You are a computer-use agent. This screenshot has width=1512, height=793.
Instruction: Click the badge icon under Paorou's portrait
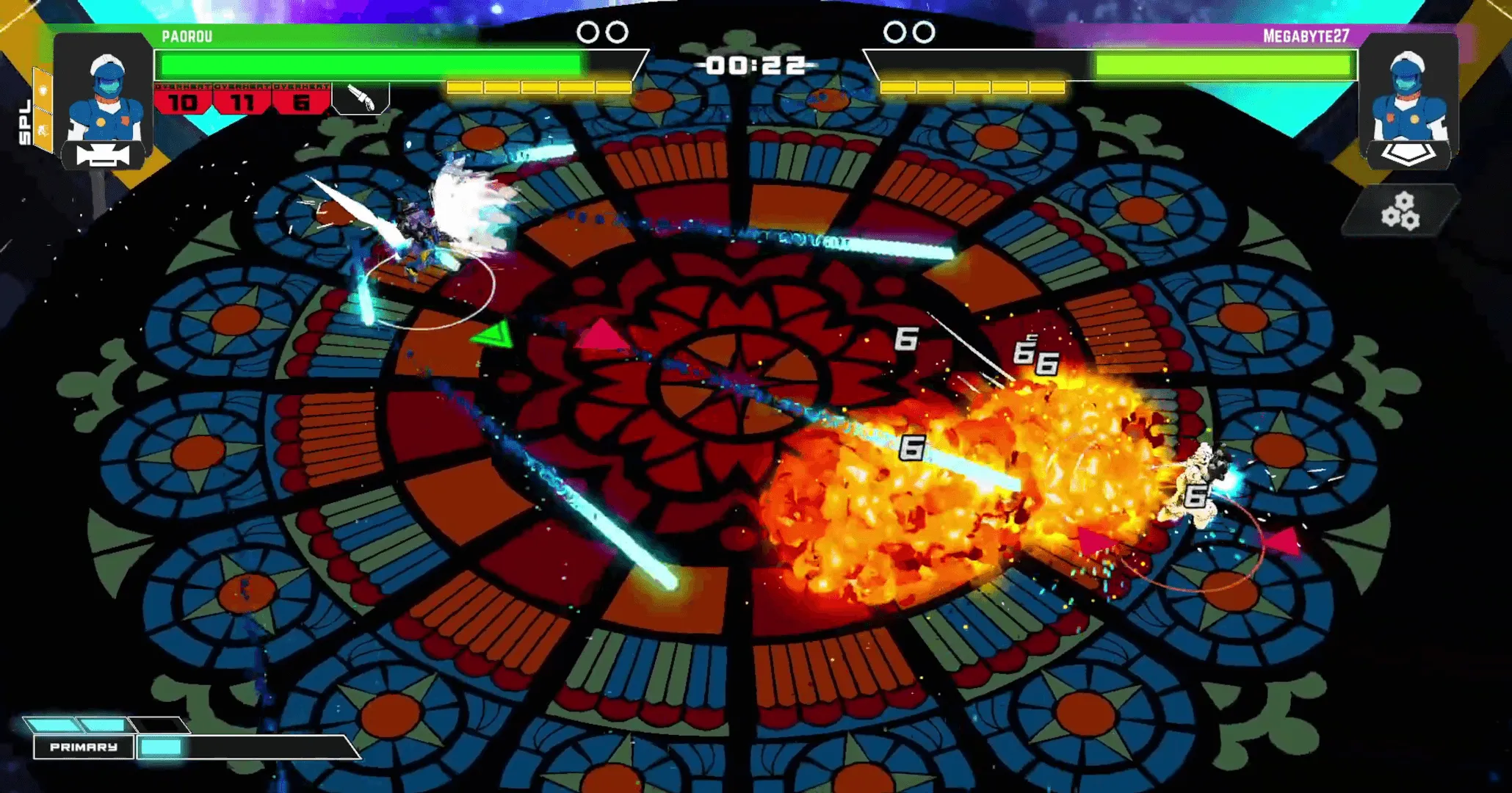pyautogui.click(x=103, y=156)
